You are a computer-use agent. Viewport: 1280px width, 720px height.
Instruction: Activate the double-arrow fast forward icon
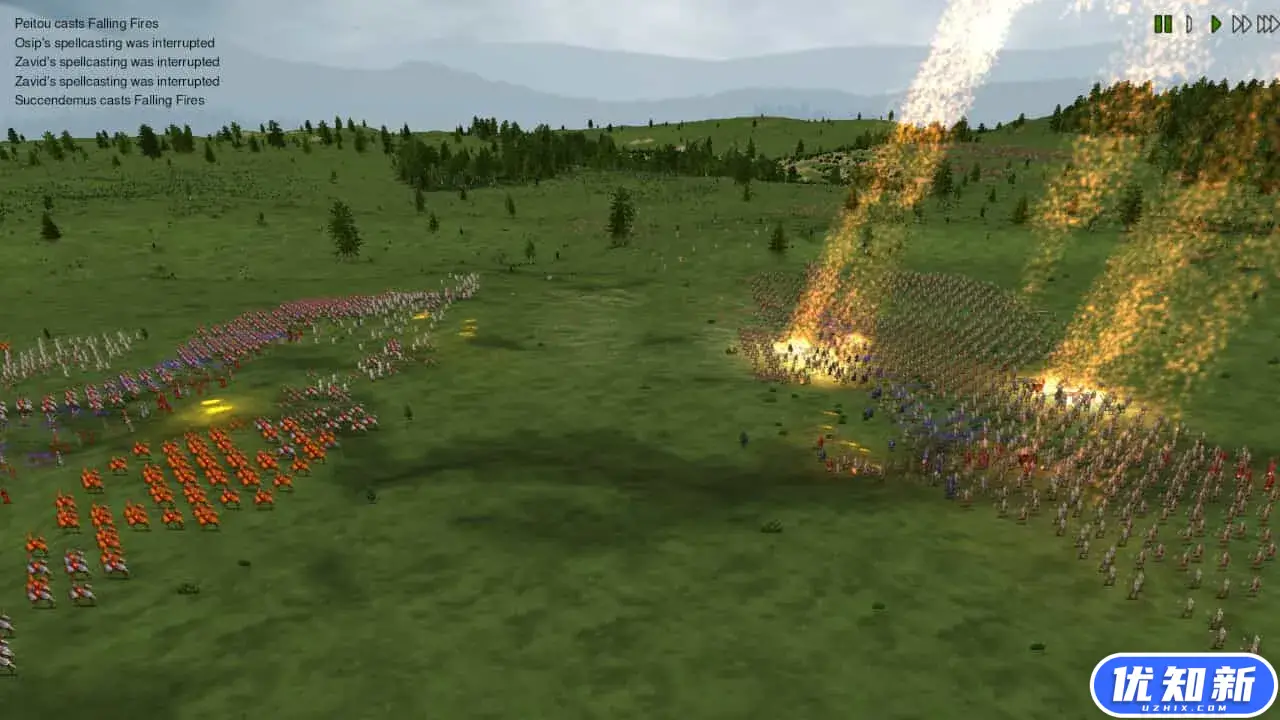[1241, 24]
